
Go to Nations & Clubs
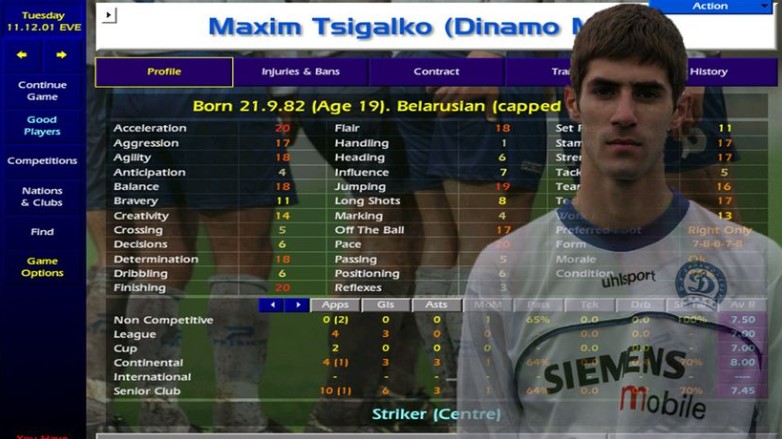(42, 196)
